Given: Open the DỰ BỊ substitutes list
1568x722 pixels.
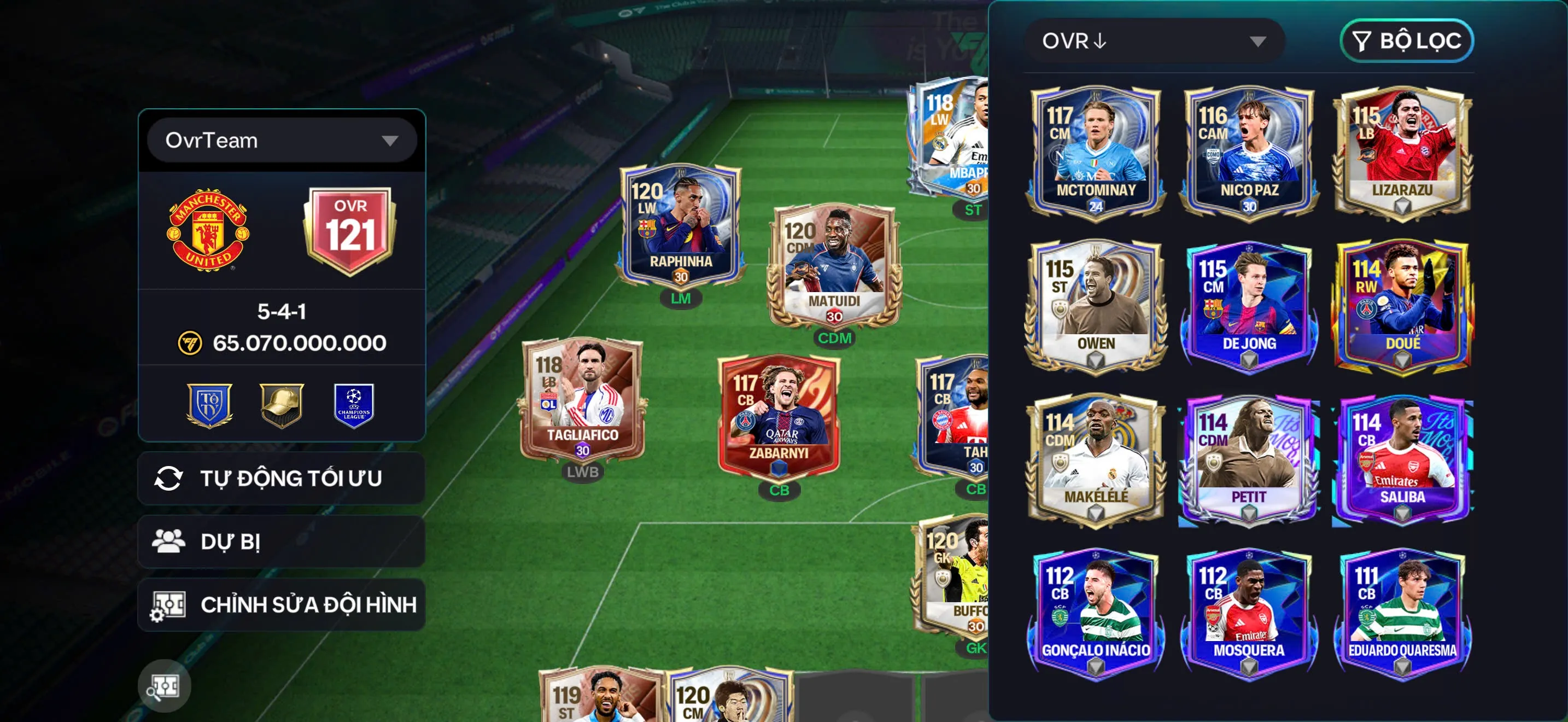Looking at the screenshot, I should 281,541.
